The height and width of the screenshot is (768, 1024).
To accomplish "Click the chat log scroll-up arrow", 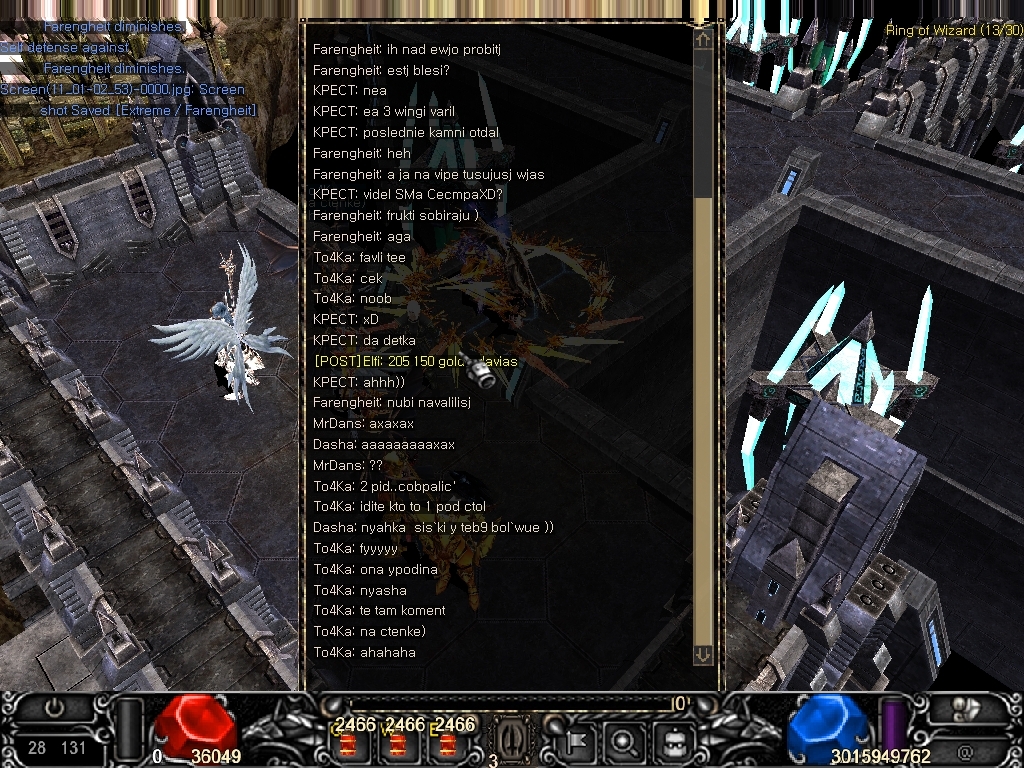I will 703,39.
